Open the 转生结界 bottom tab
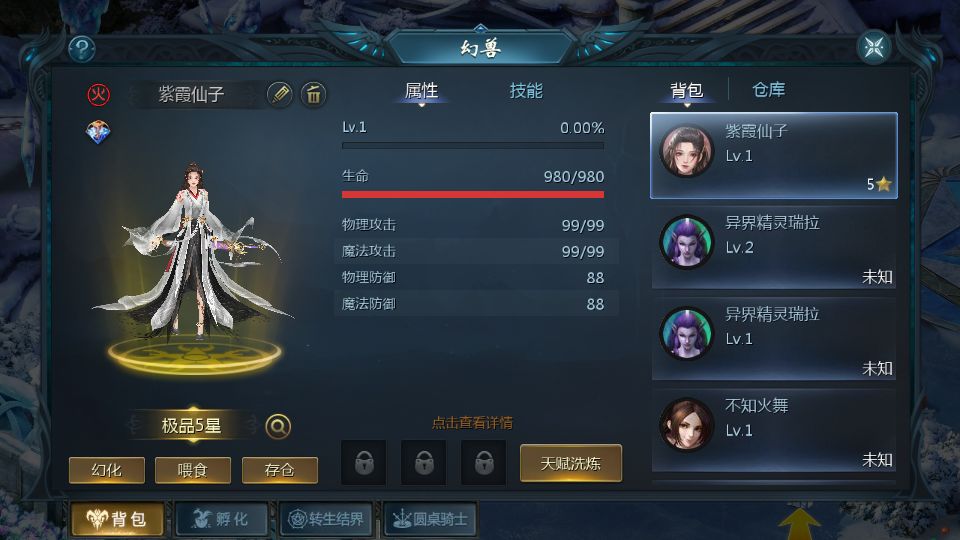The width and height of the screenshot is (960, 540). (327, 519)
